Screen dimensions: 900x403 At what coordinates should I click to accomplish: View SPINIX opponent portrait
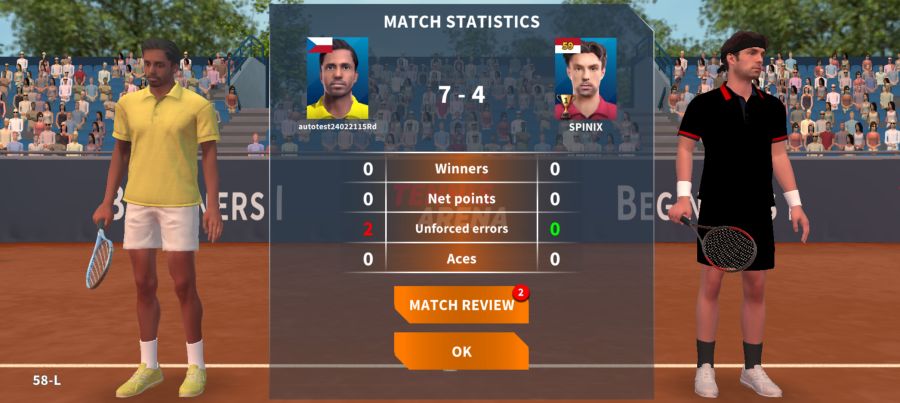pyautogui.click(x=585, y=79)
